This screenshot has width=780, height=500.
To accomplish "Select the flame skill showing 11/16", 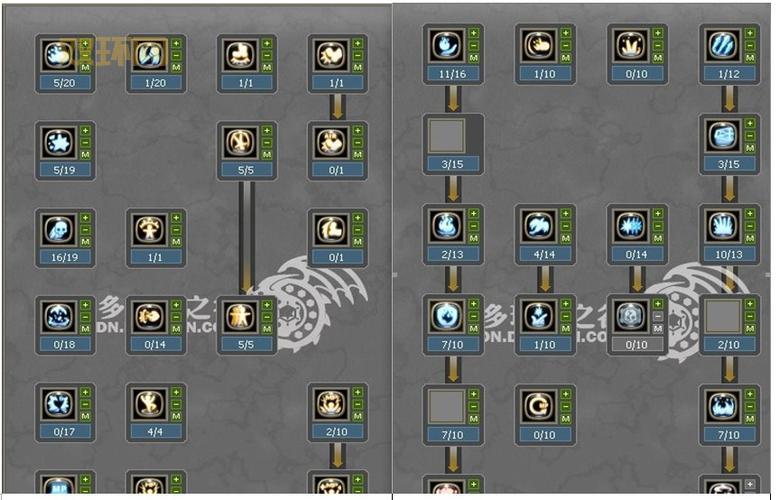I will 444,45.
